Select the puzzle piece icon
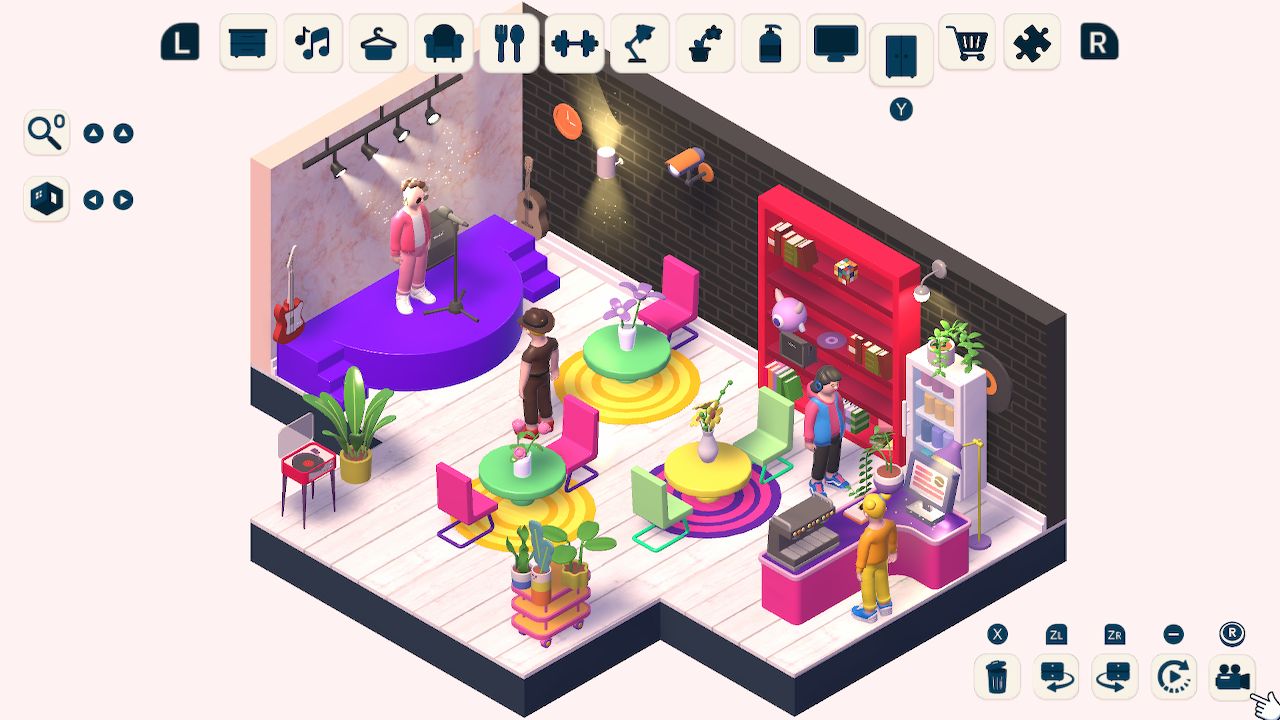 (1031, 44)
